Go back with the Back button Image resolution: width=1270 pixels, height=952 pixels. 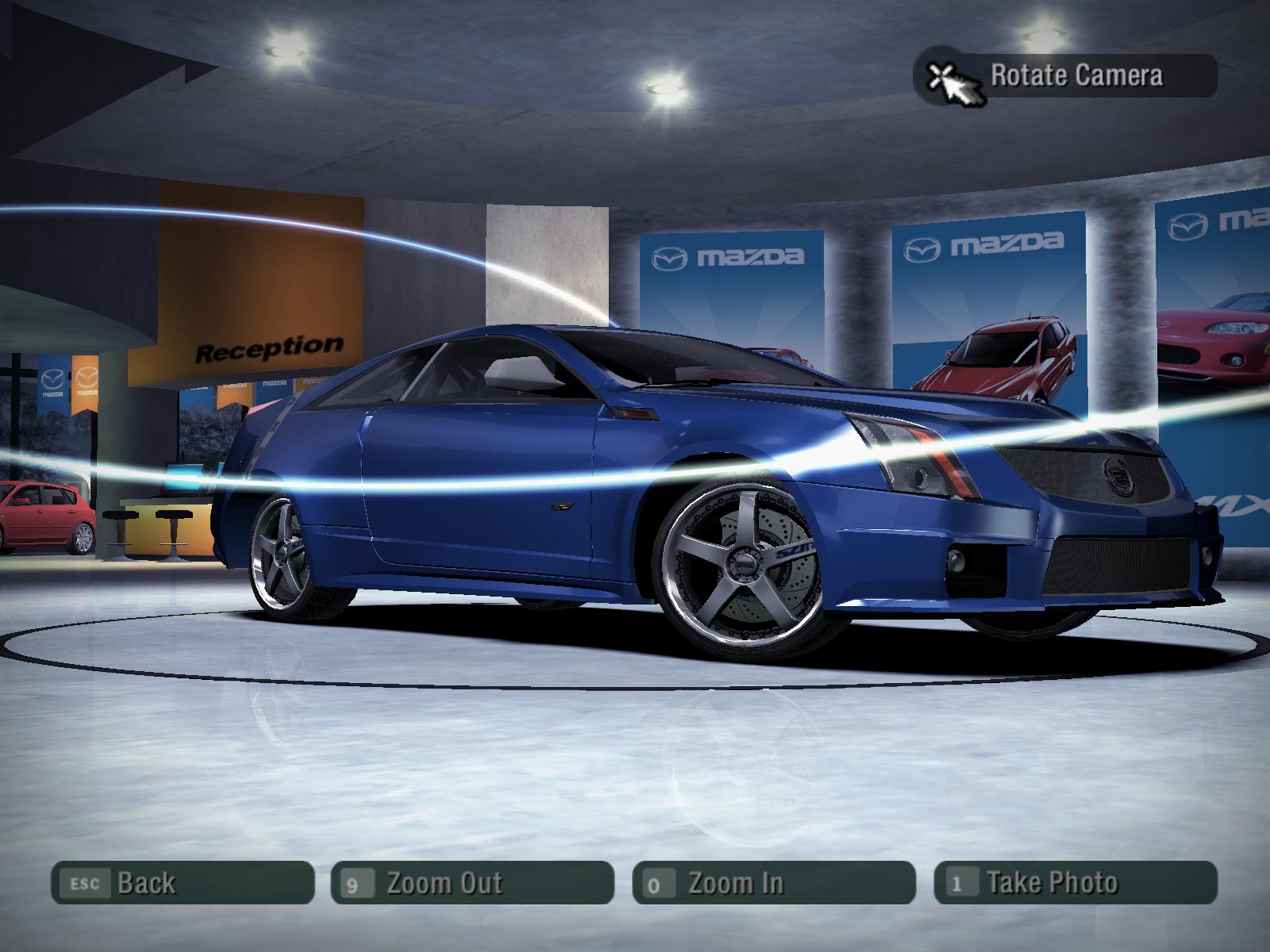pos(183,883)
